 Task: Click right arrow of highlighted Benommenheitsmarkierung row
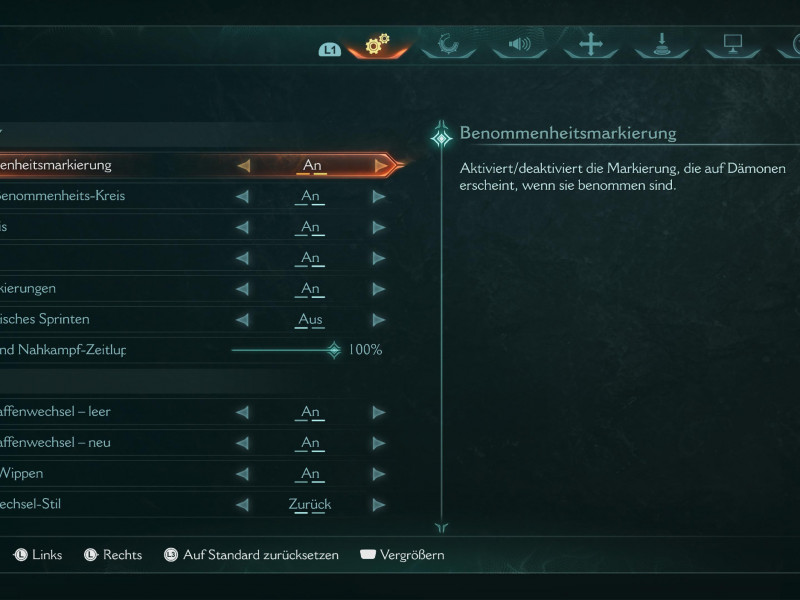coord(380,165)
